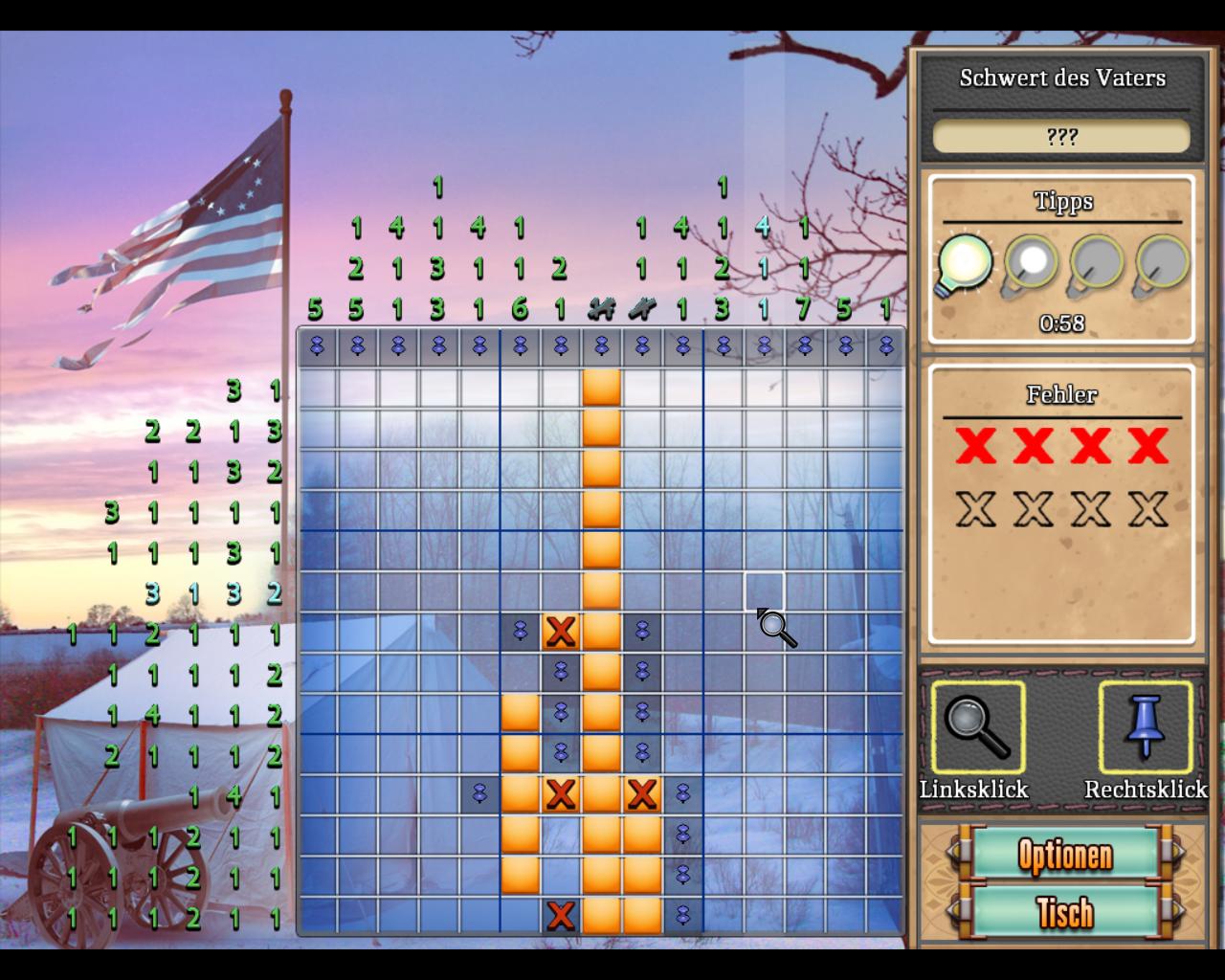This screenshot has width=1225, height=980.
Task: Open the Optionen menu
Action: coord(1064,855)
